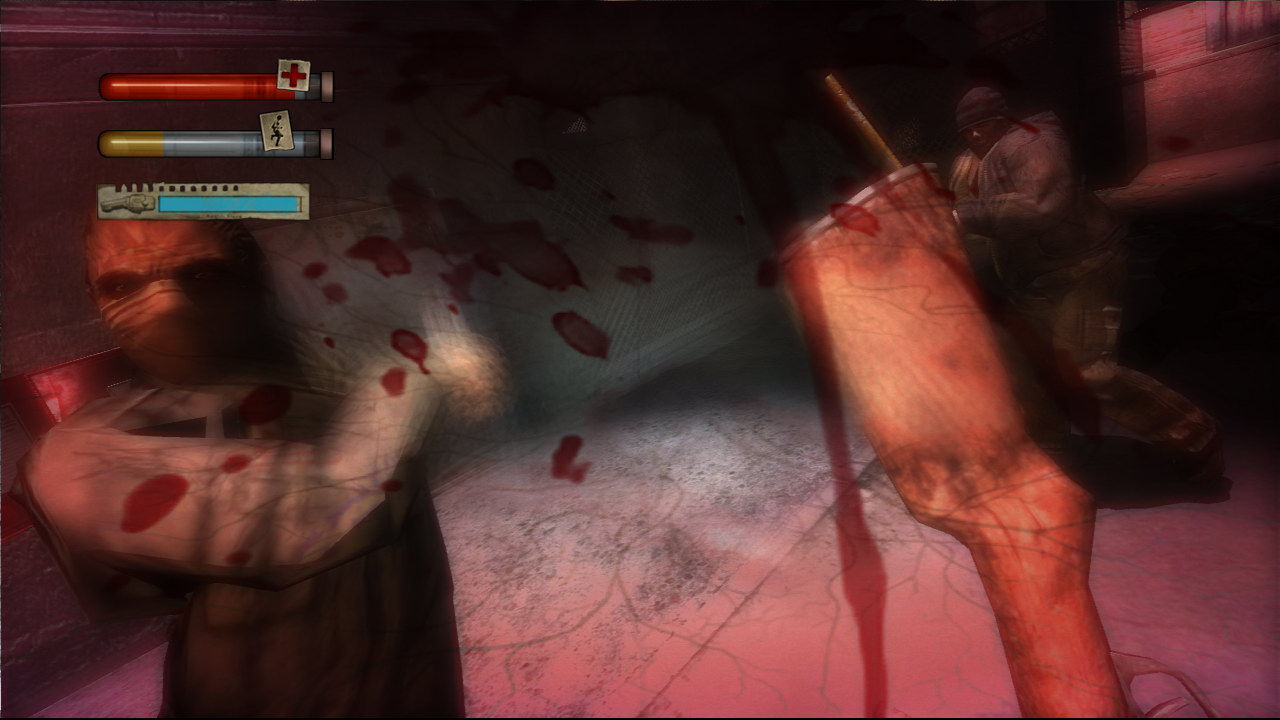The image size is (1280, 720).
Task: Select the yellow stamina vial
Action: click(130, 142)
